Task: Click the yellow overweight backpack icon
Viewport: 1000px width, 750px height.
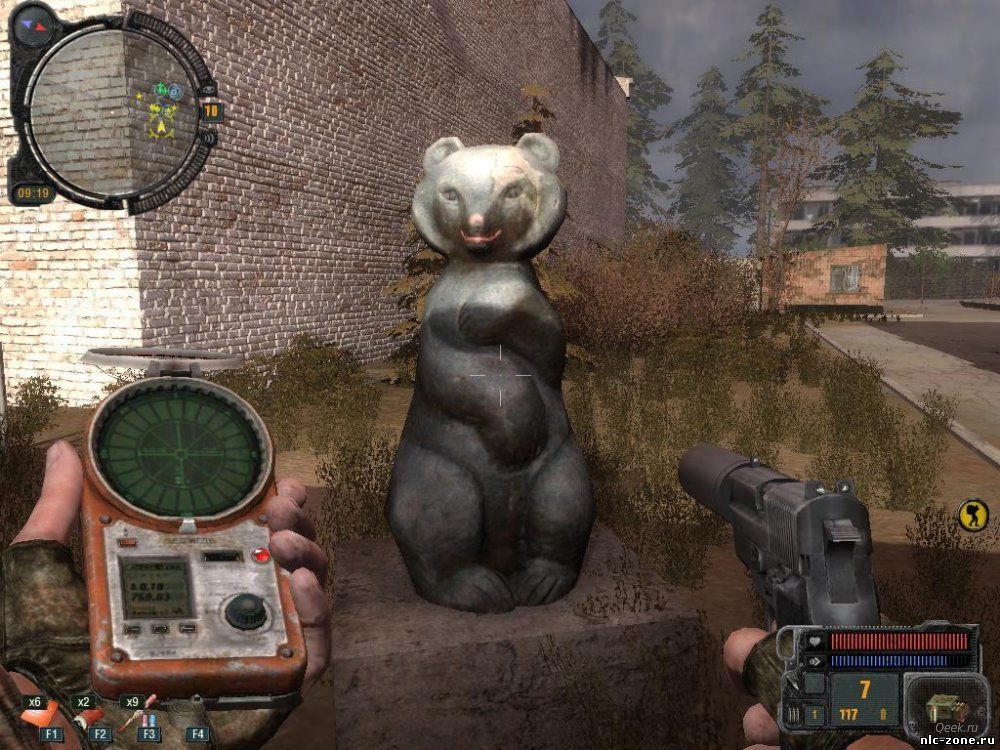Action: pos(969,514)
